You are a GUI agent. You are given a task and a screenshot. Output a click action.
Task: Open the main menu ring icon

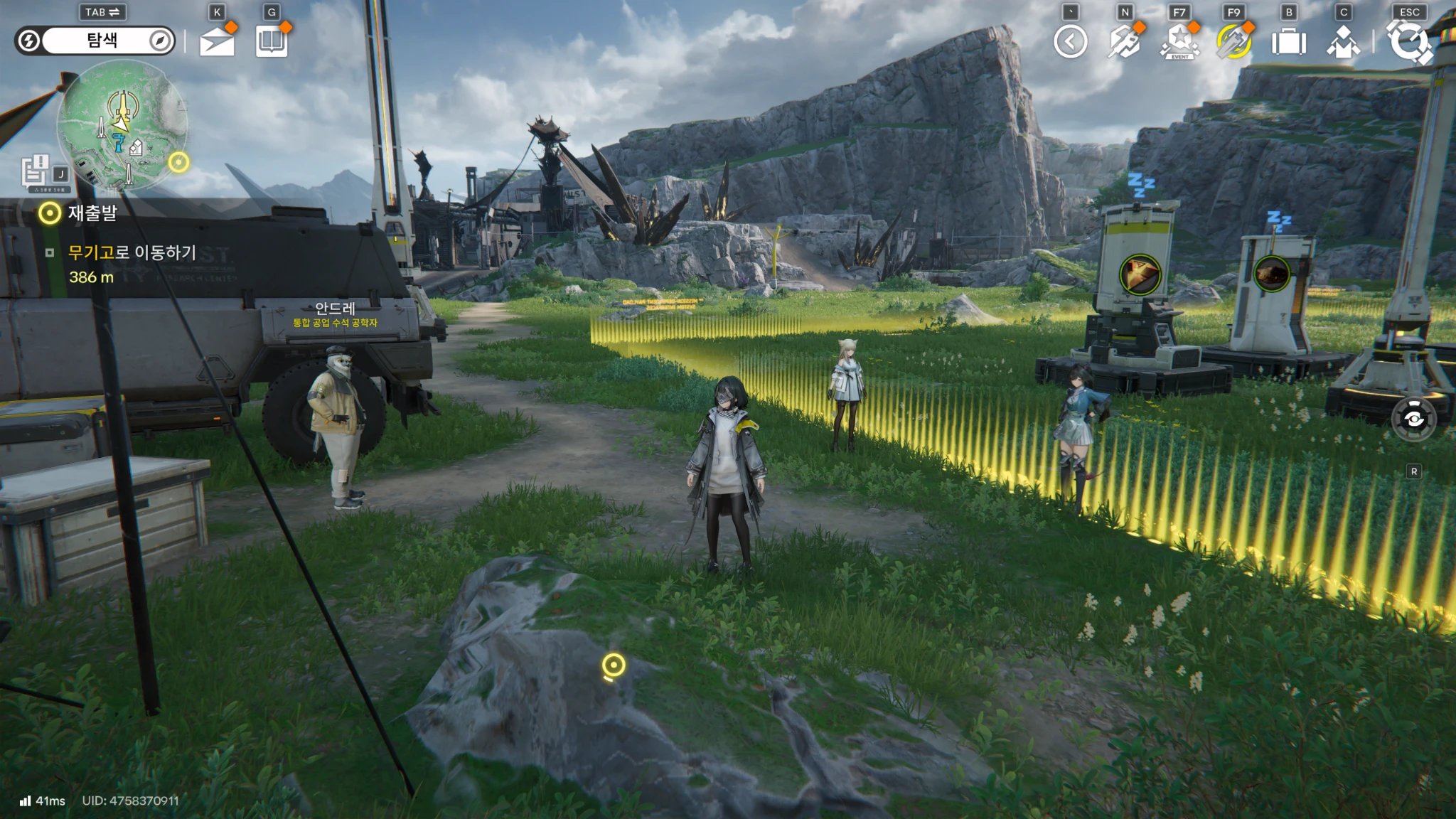point(1409,42)
